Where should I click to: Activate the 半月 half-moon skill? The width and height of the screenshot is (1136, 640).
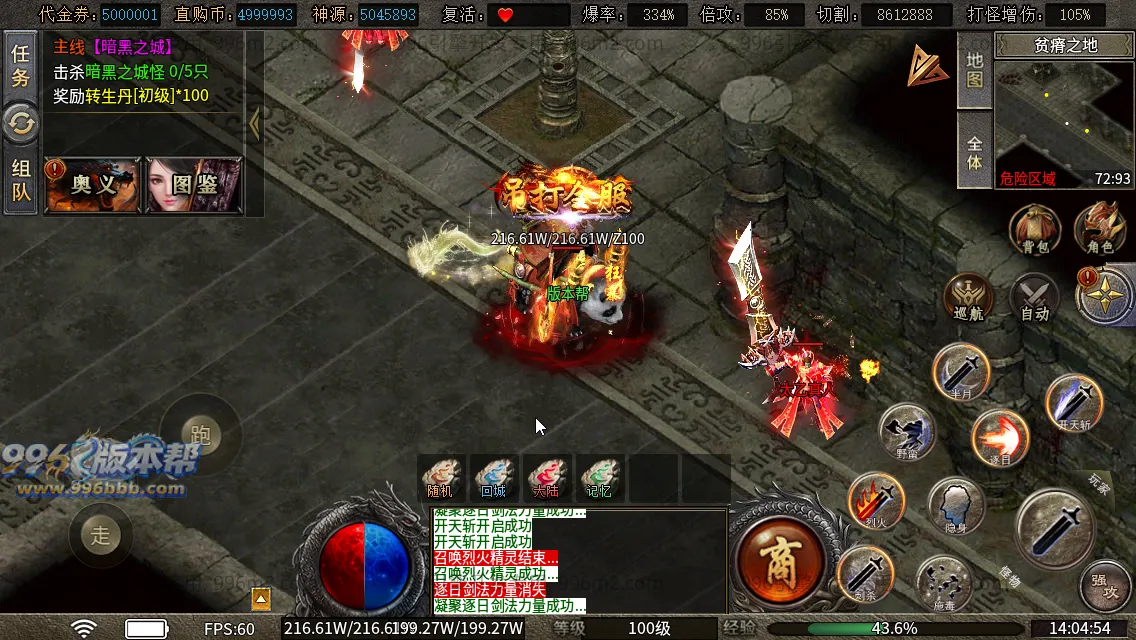[x=961, y=372]
